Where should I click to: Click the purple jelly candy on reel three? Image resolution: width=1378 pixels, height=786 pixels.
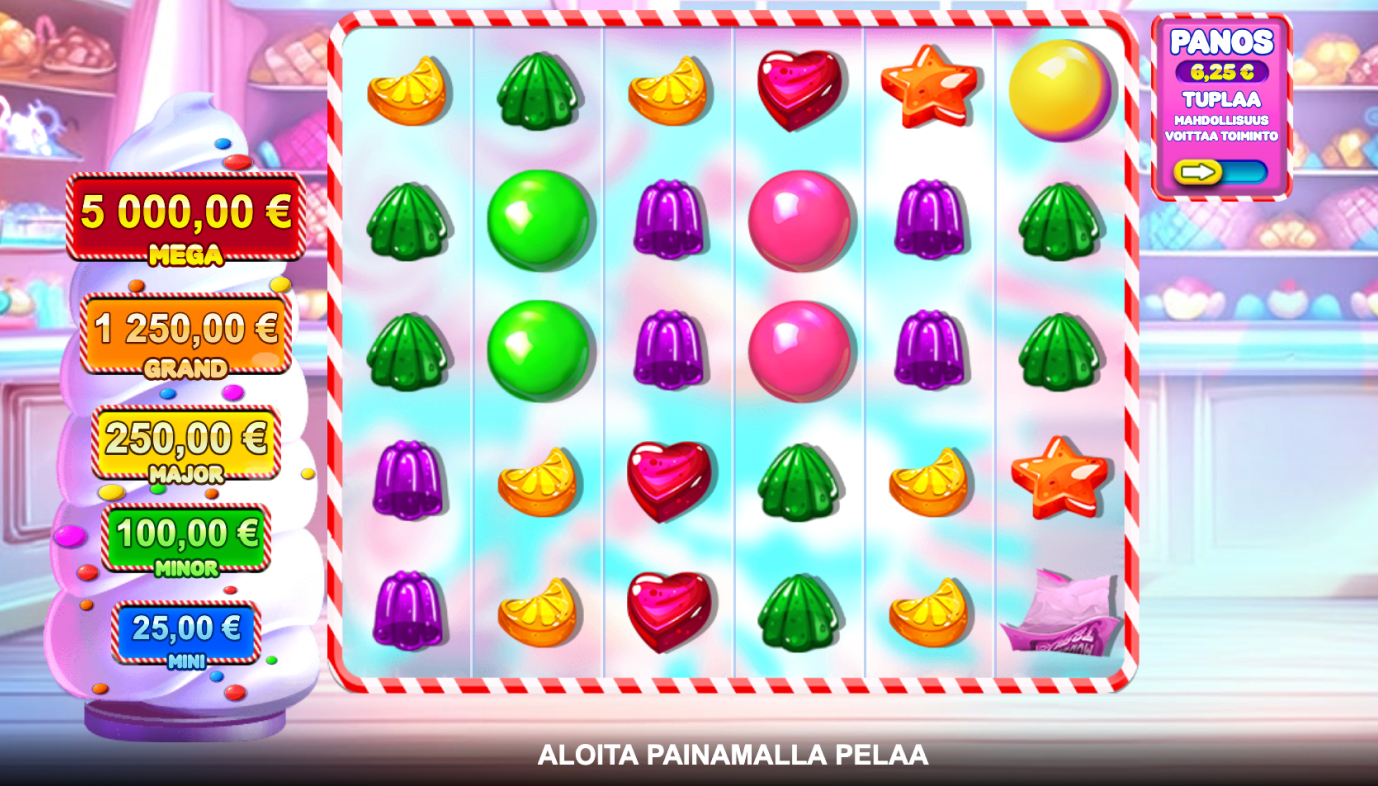pyautogui.click(x=670, y=220)
